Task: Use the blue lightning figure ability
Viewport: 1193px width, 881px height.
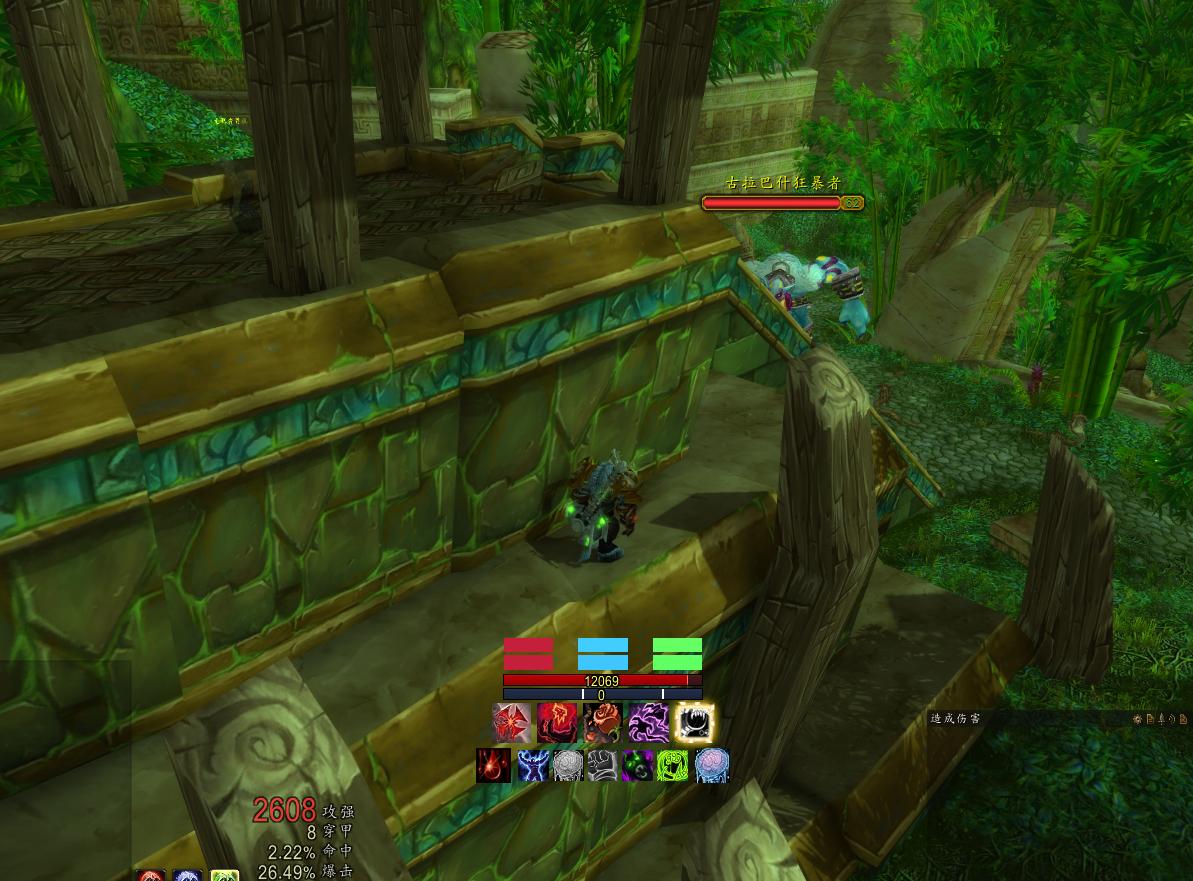Action: point(531,765)
